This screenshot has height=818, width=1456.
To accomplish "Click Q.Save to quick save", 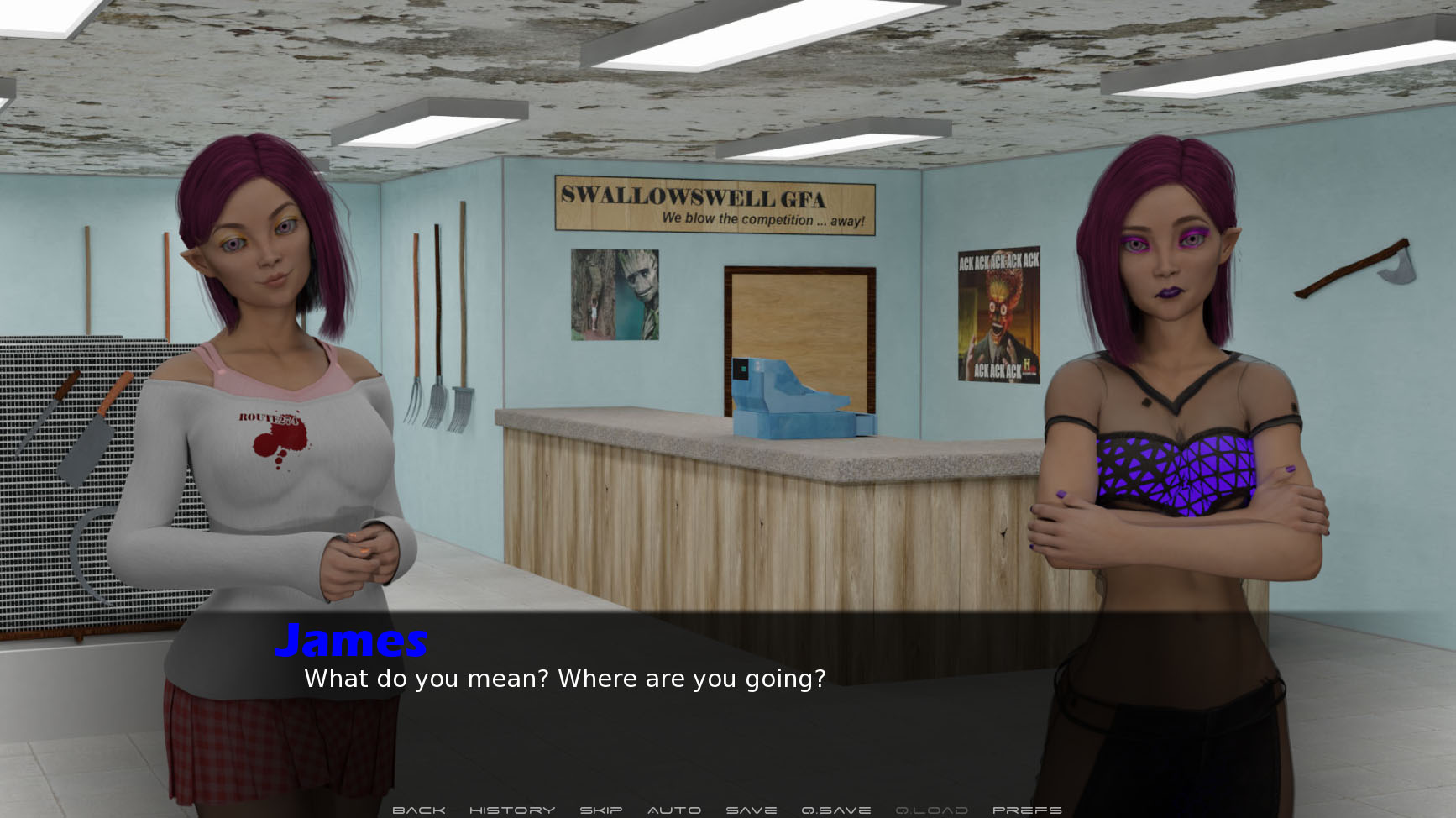I will click(836, 810).
